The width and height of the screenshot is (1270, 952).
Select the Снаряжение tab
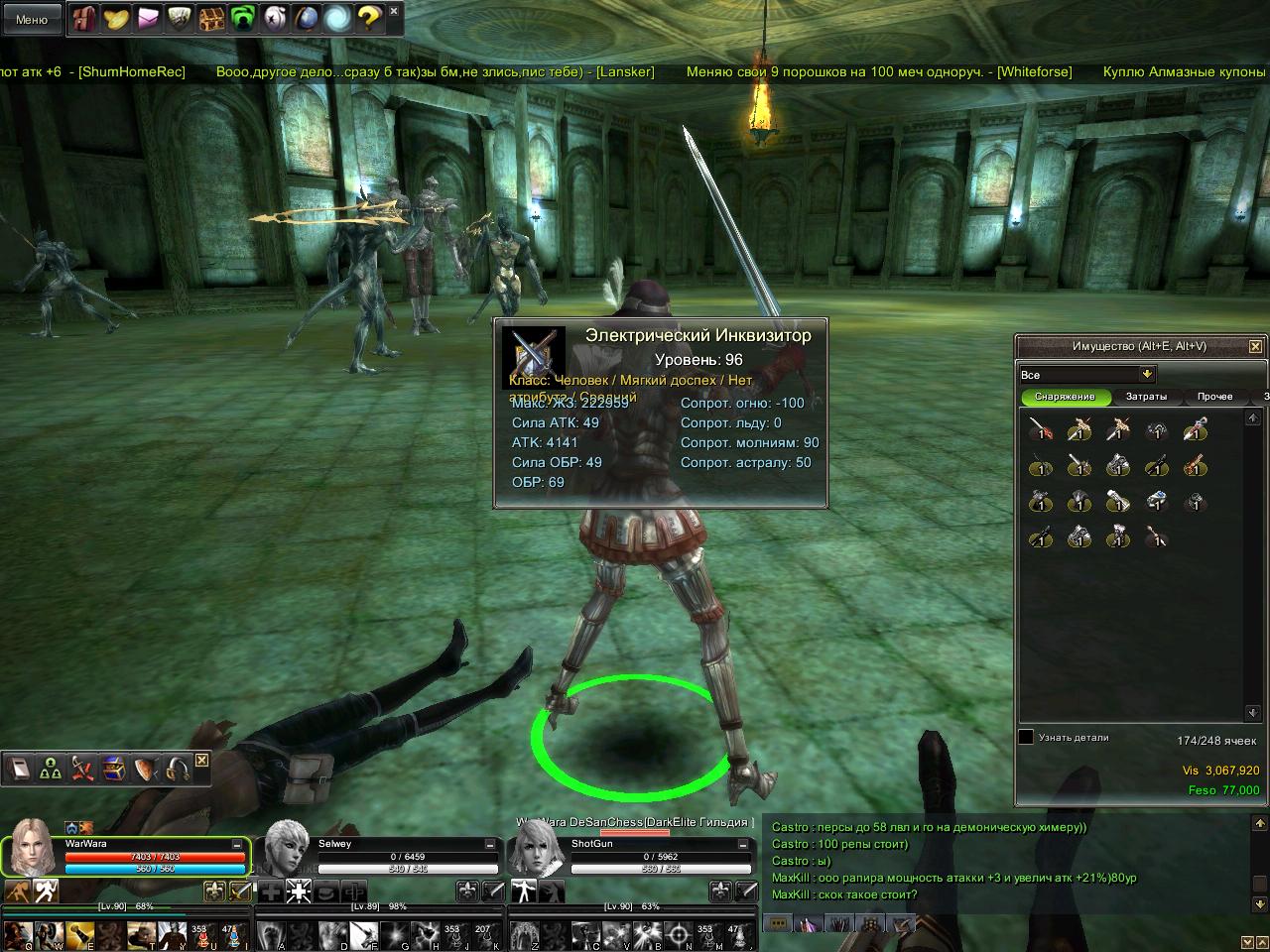tap(1065, 397)
